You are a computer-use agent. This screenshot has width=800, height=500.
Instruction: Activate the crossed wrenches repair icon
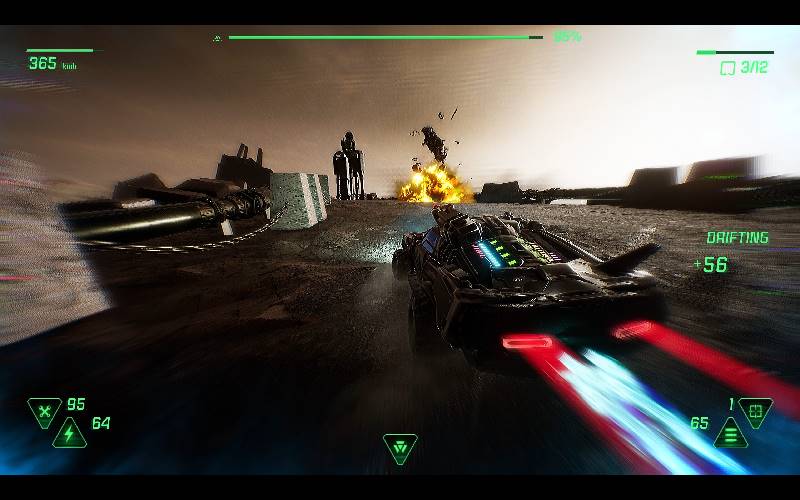pos(44,410)
